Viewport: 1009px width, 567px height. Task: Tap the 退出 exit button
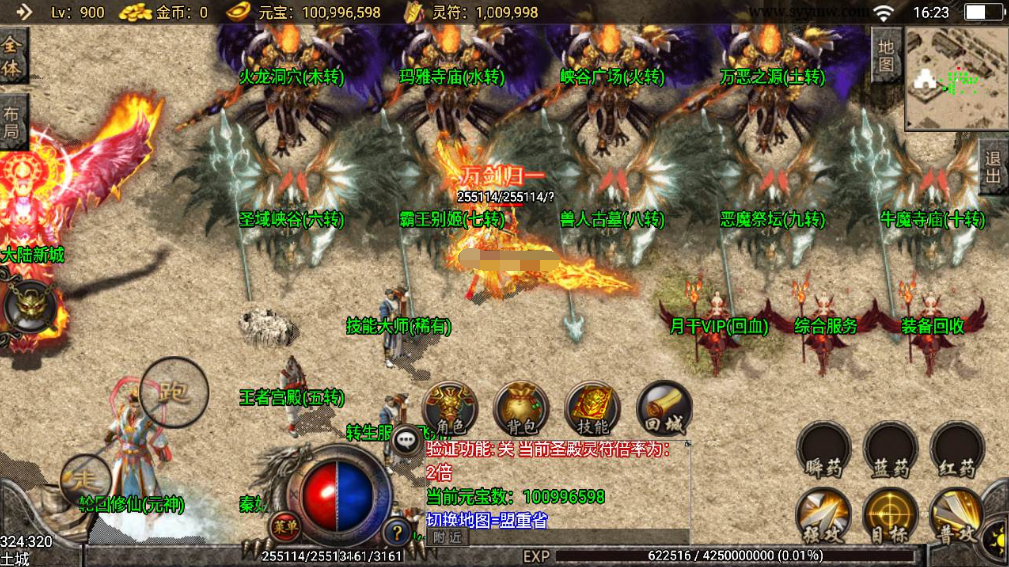[x=993, y=167]
